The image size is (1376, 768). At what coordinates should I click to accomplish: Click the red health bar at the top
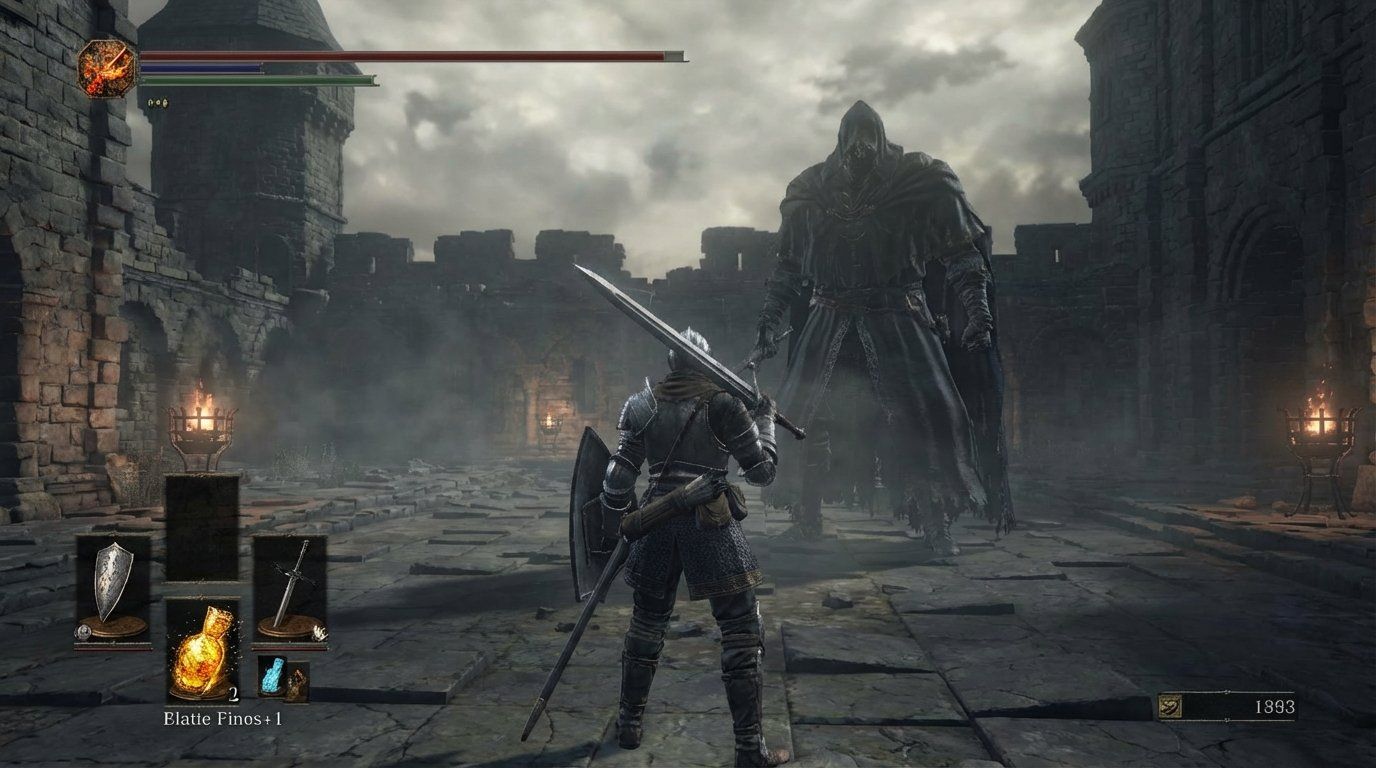pyautogui.click(x=400, y=57)
